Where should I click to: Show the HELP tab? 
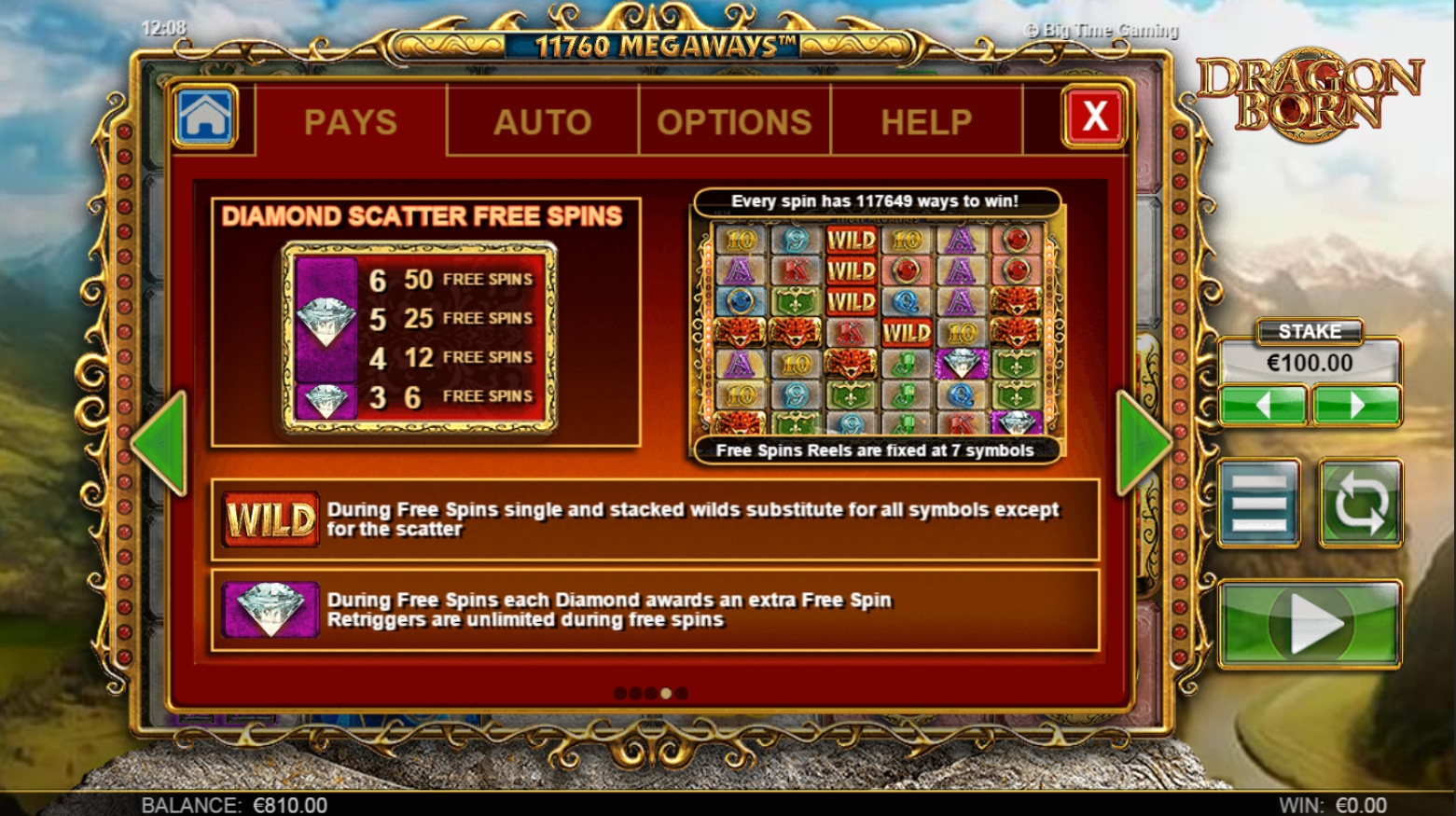click(x=926, y=122)
